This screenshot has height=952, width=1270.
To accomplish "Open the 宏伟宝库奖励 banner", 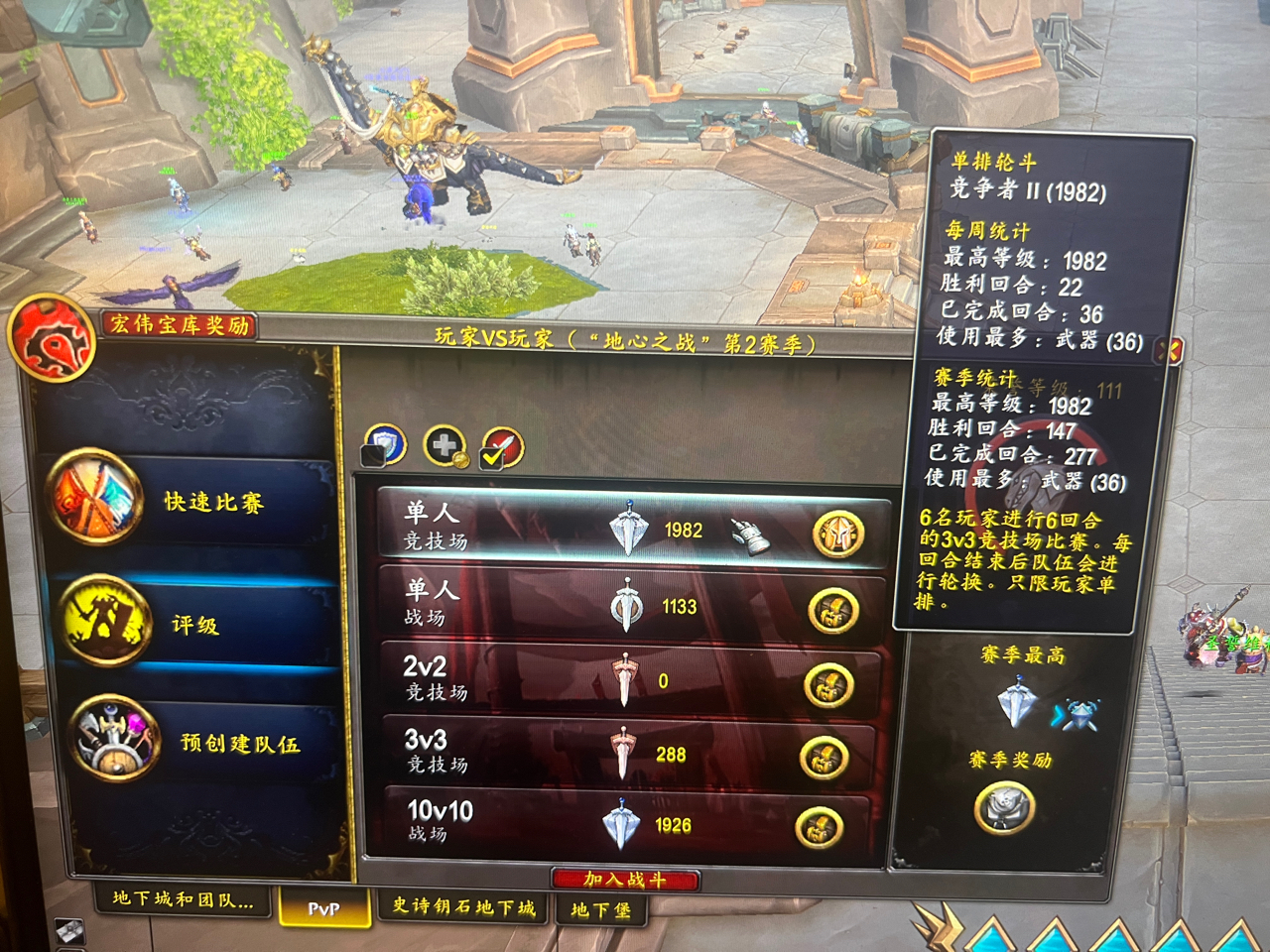I will coord(181,325).
